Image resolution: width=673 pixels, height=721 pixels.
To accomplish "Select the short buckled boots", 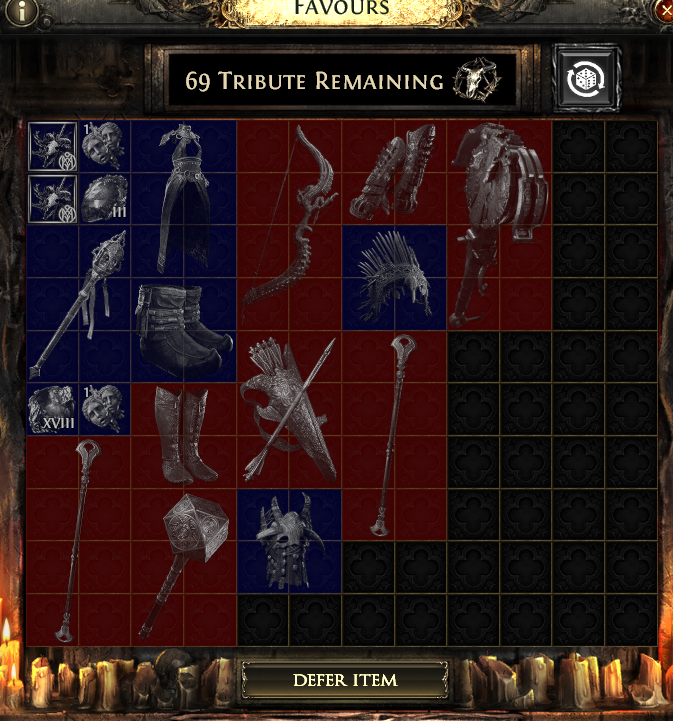I will click(184, 328).
